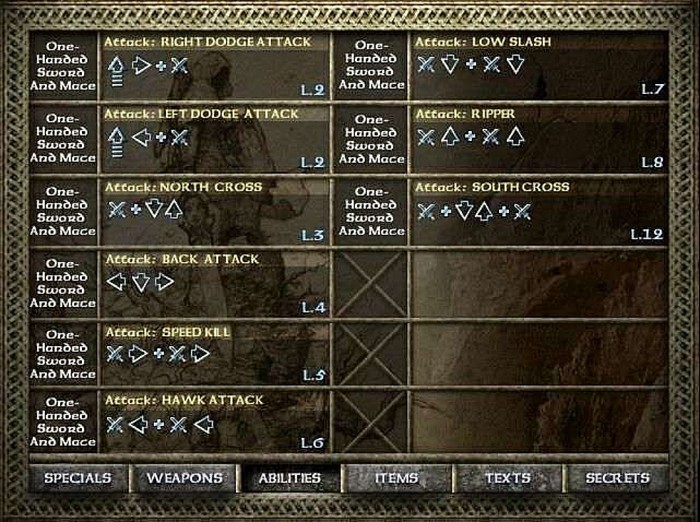Choose the South Cross attack entry
Viewport: 700px width, 522px height.
coord(540,210)
